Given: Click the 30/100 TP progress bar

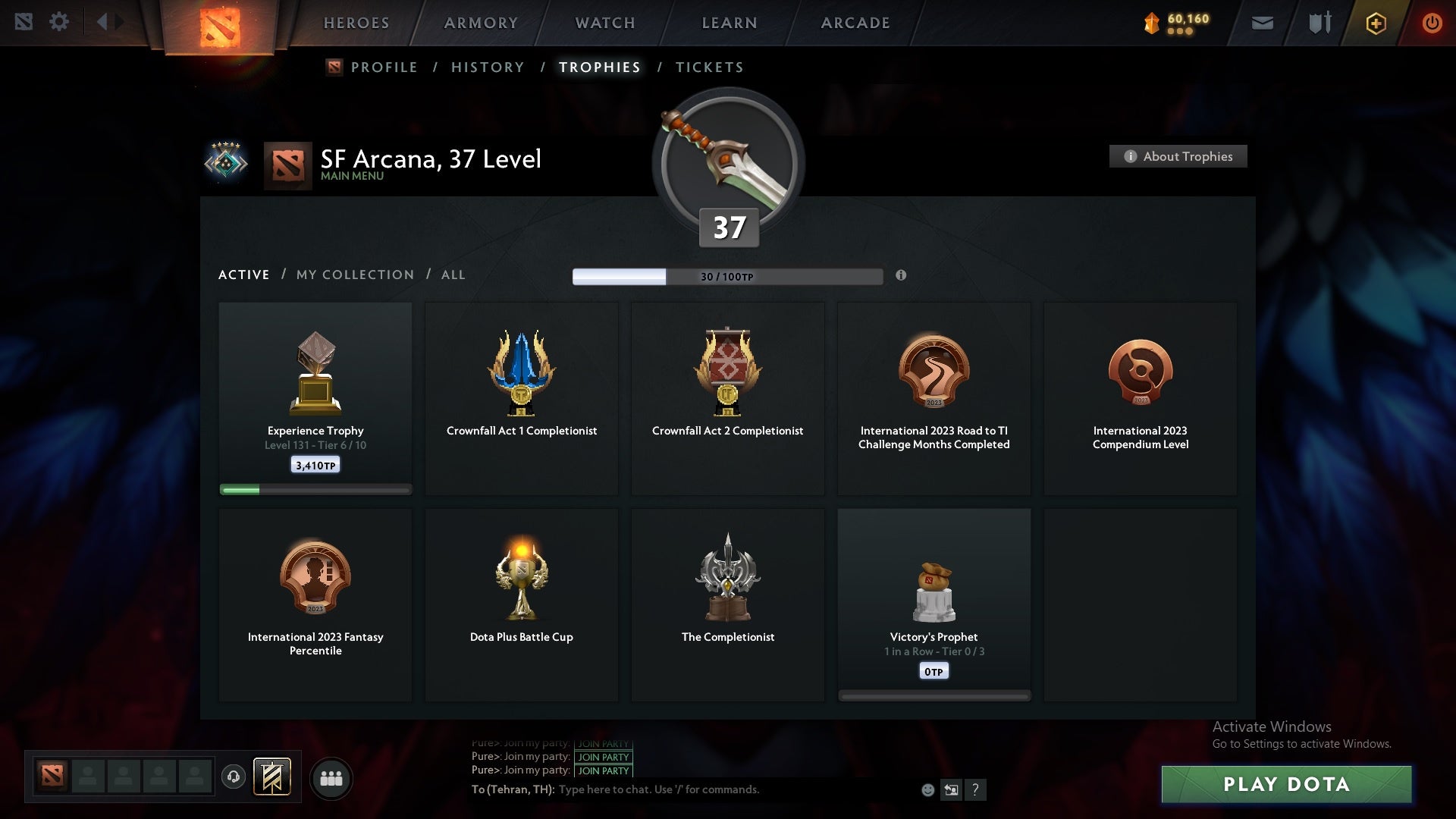Looking at the screenshot, I should [x=728, y=276].
